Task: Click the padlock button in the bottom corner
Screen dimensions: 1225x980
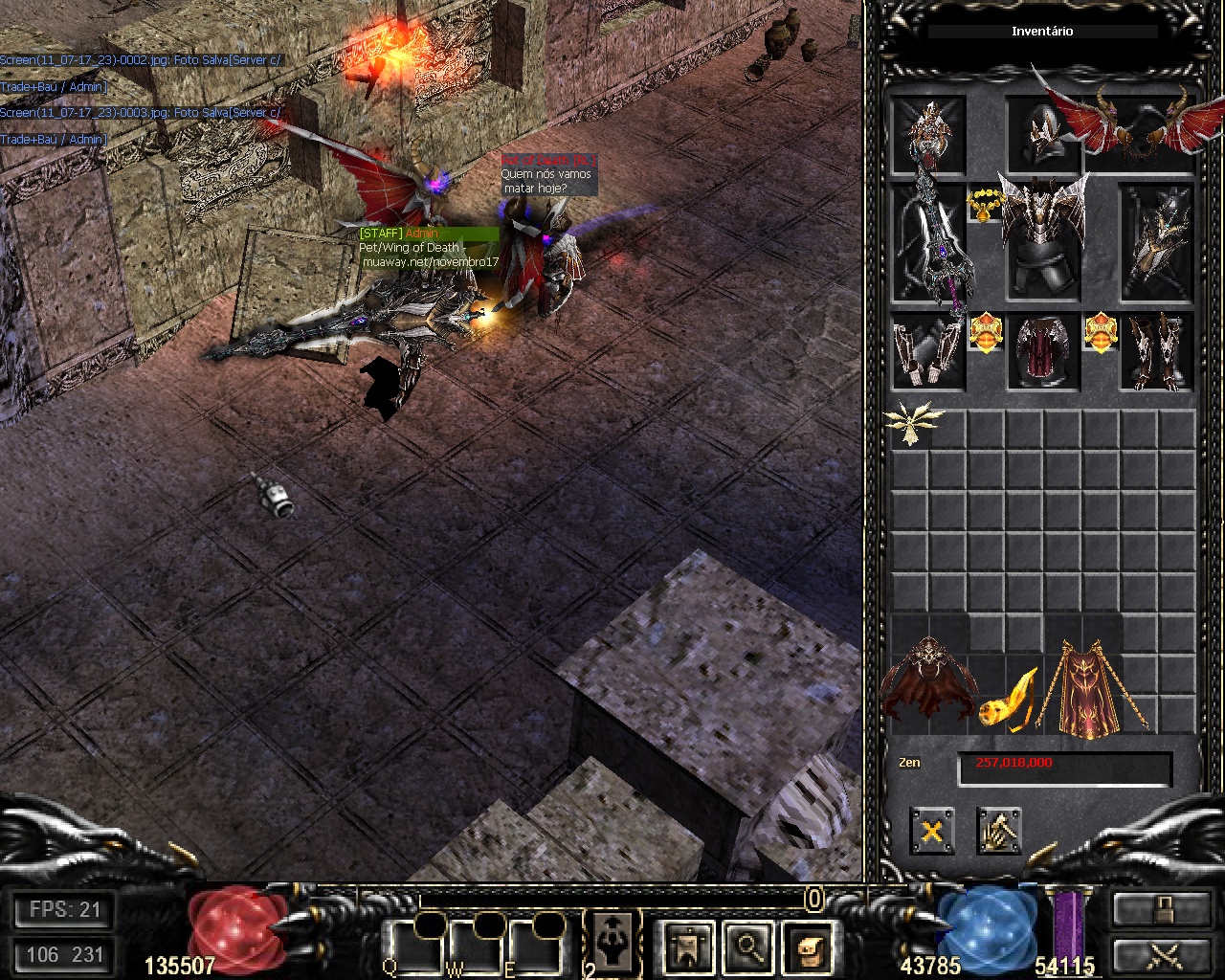Action: (1161, 908)
